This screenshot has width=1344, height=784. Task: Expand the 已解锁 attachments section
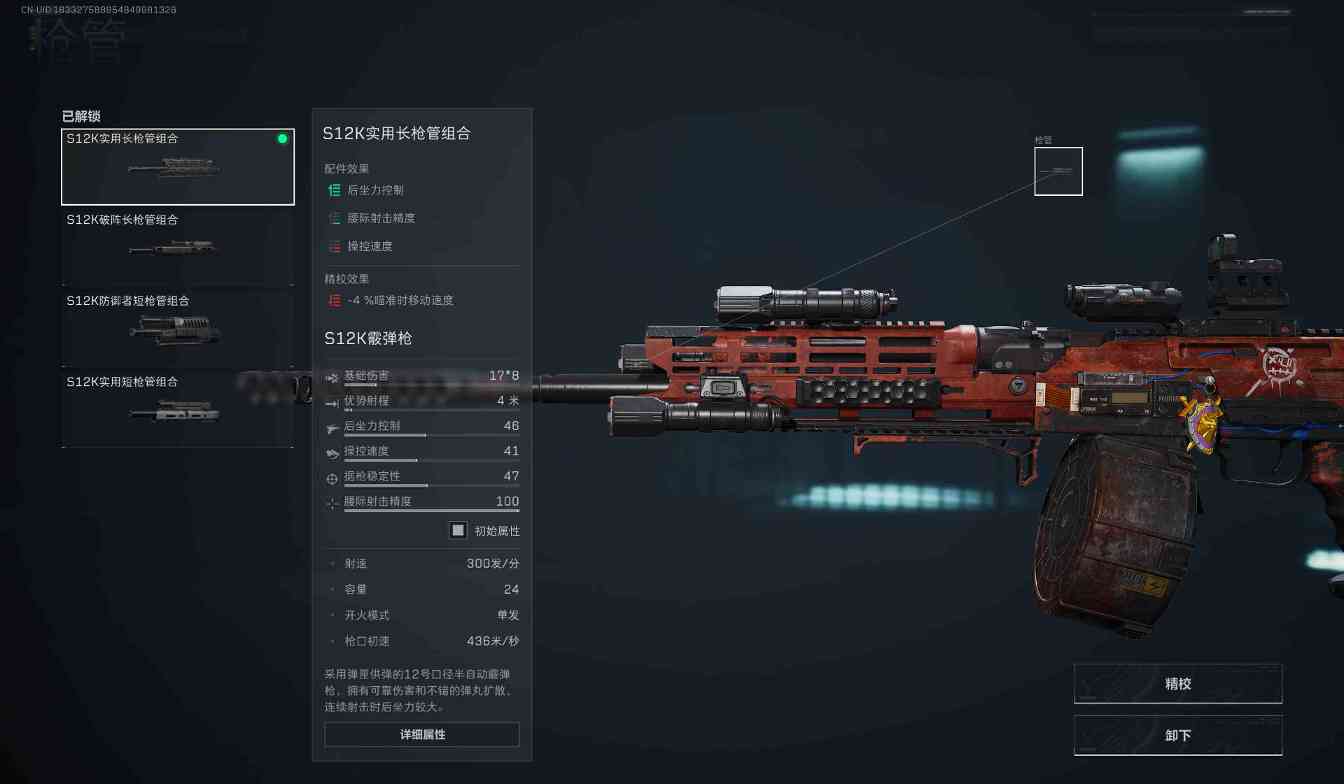pos(81,115)
